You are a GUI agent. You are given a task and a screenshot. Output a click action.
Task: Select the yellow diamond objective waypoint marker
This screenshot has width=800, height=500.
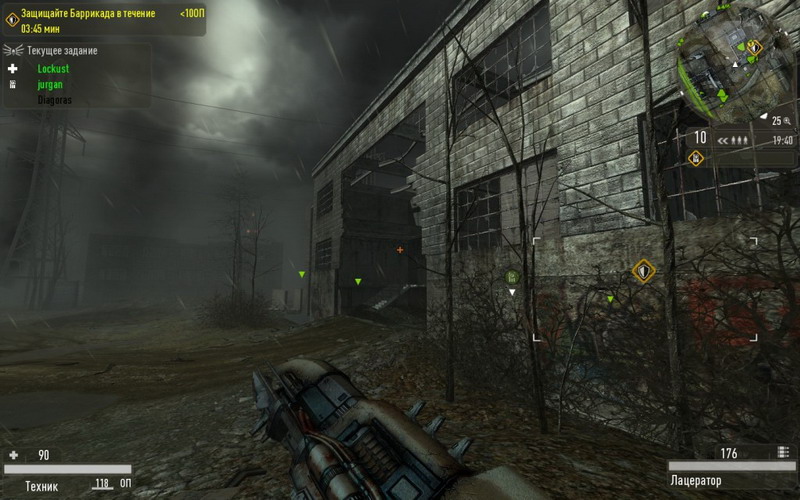[x=643, y=270]
